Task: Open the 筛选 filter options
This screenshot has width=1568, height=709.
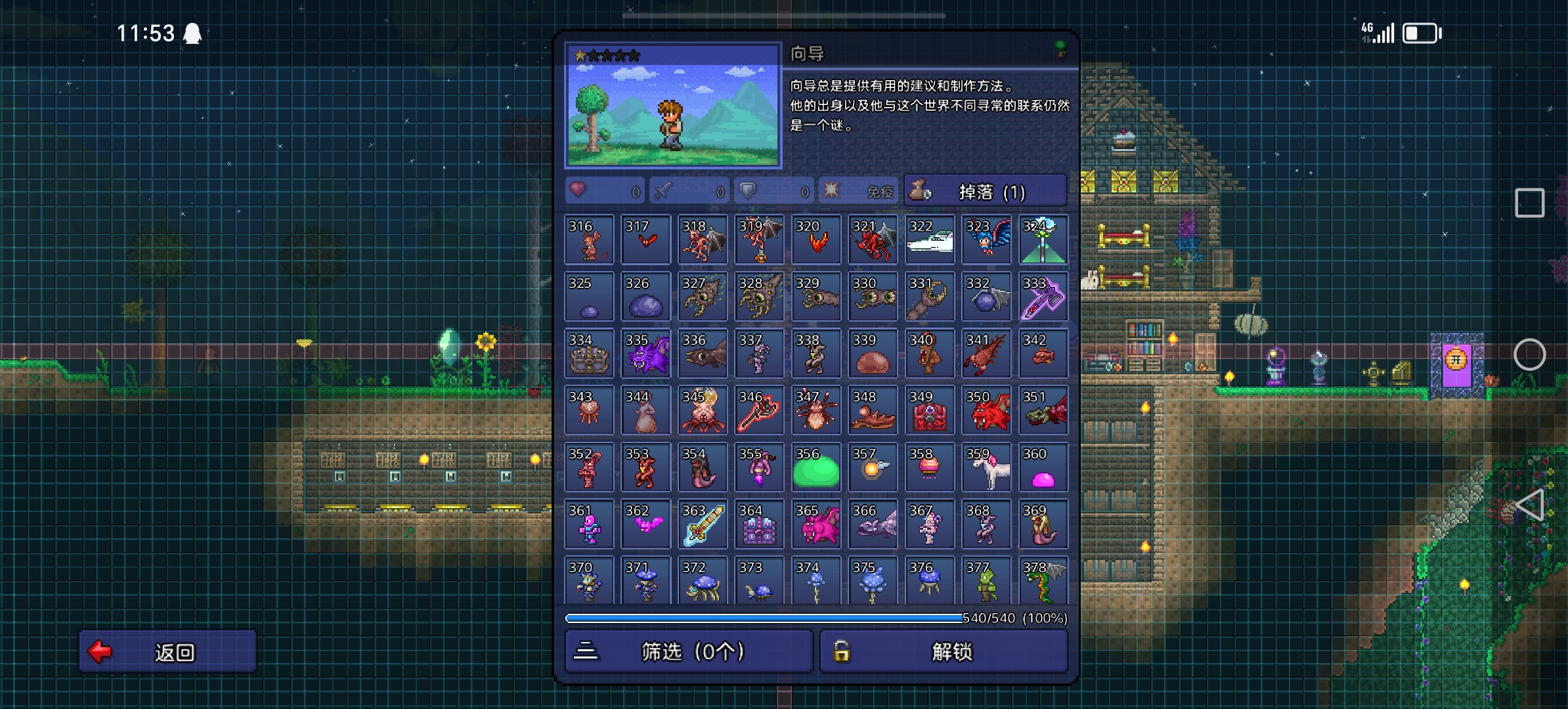Action: click(689, 651)
